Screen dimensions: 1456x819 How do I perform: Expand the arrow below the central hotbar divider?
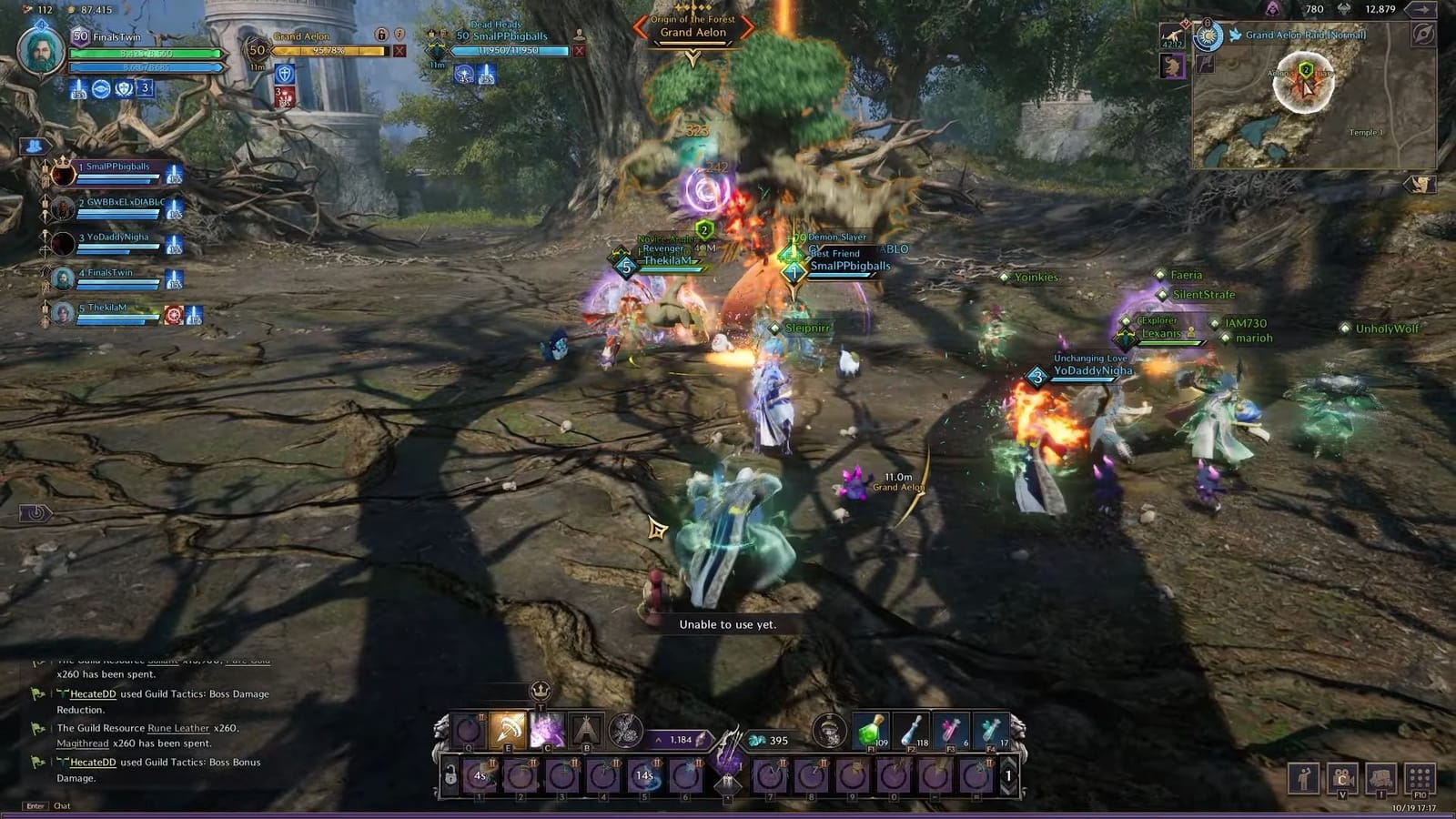click(x=728, y=797)
